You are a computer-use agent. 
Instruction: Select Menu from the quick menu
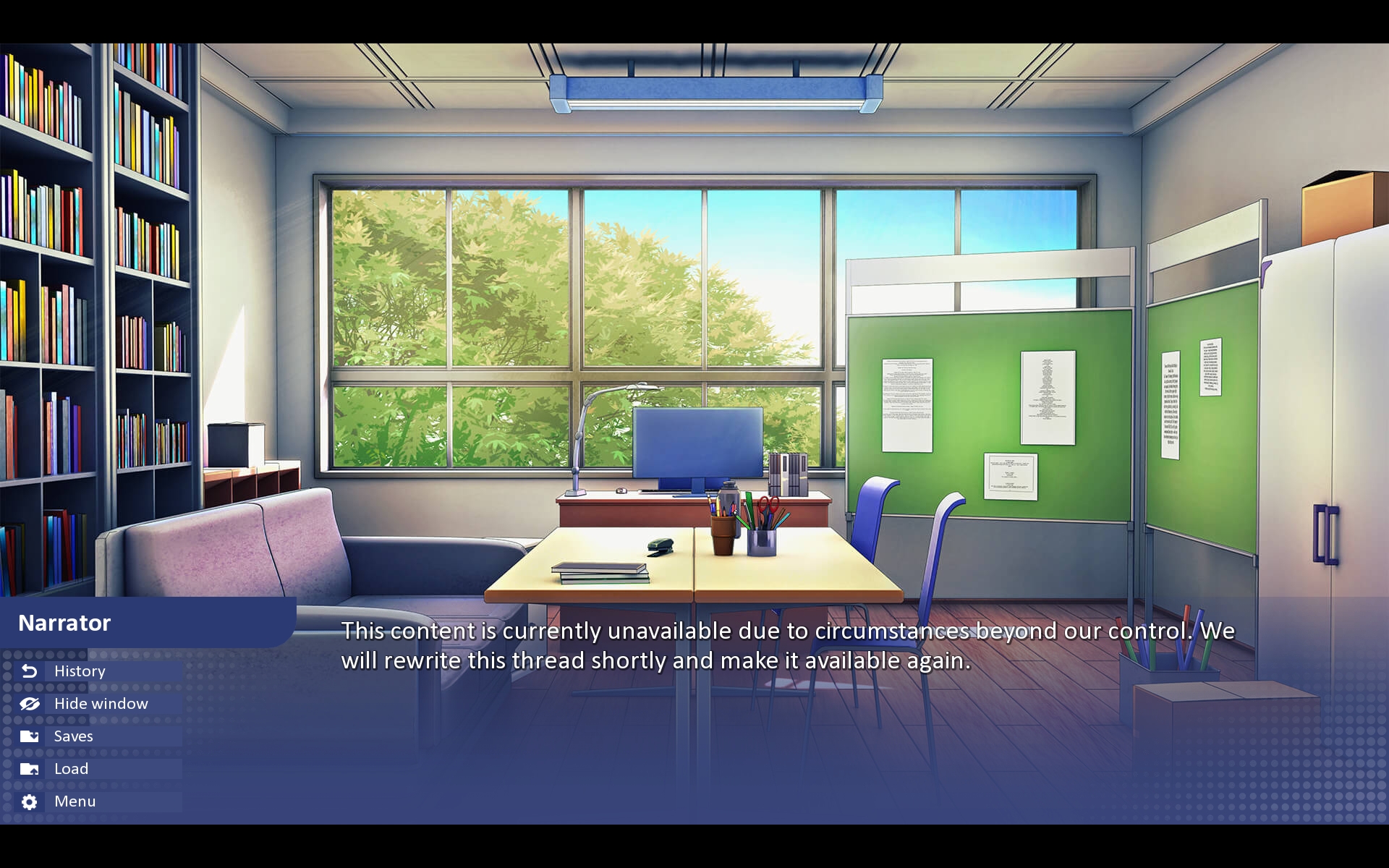point(74,801)
